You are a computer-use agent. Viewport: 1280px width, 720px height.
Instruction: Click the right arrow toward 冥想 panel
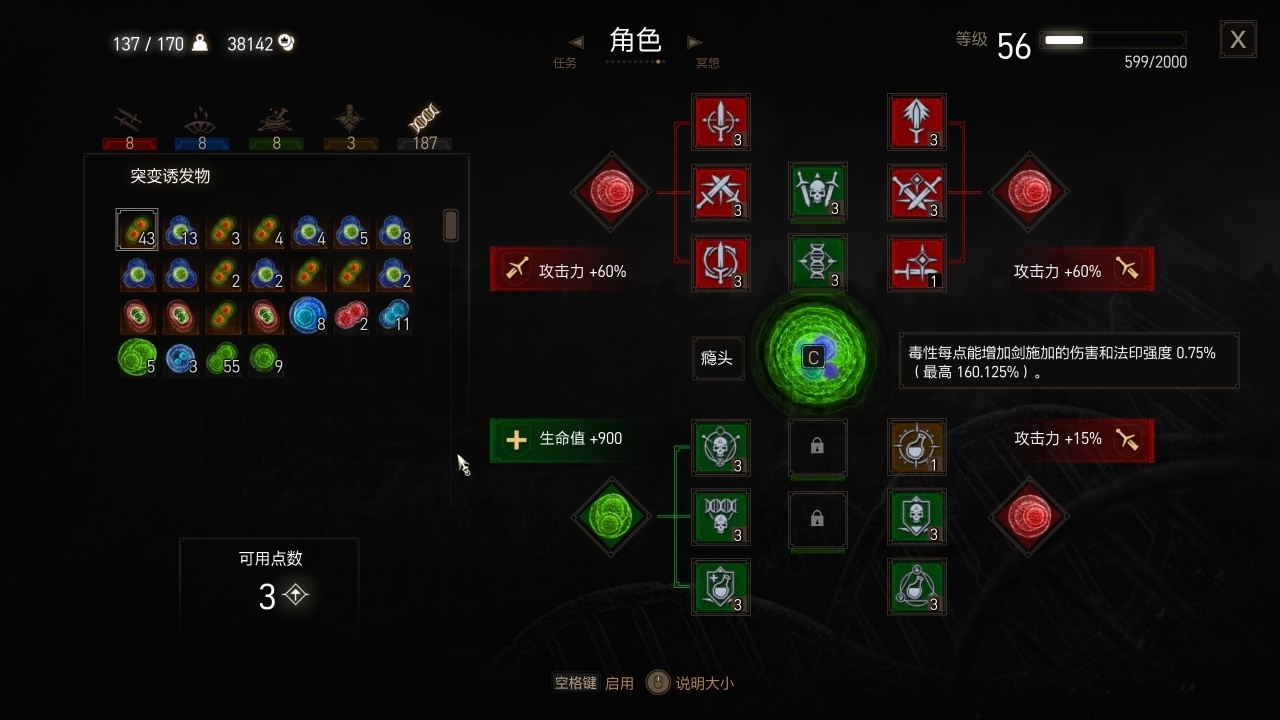point(695,42)
